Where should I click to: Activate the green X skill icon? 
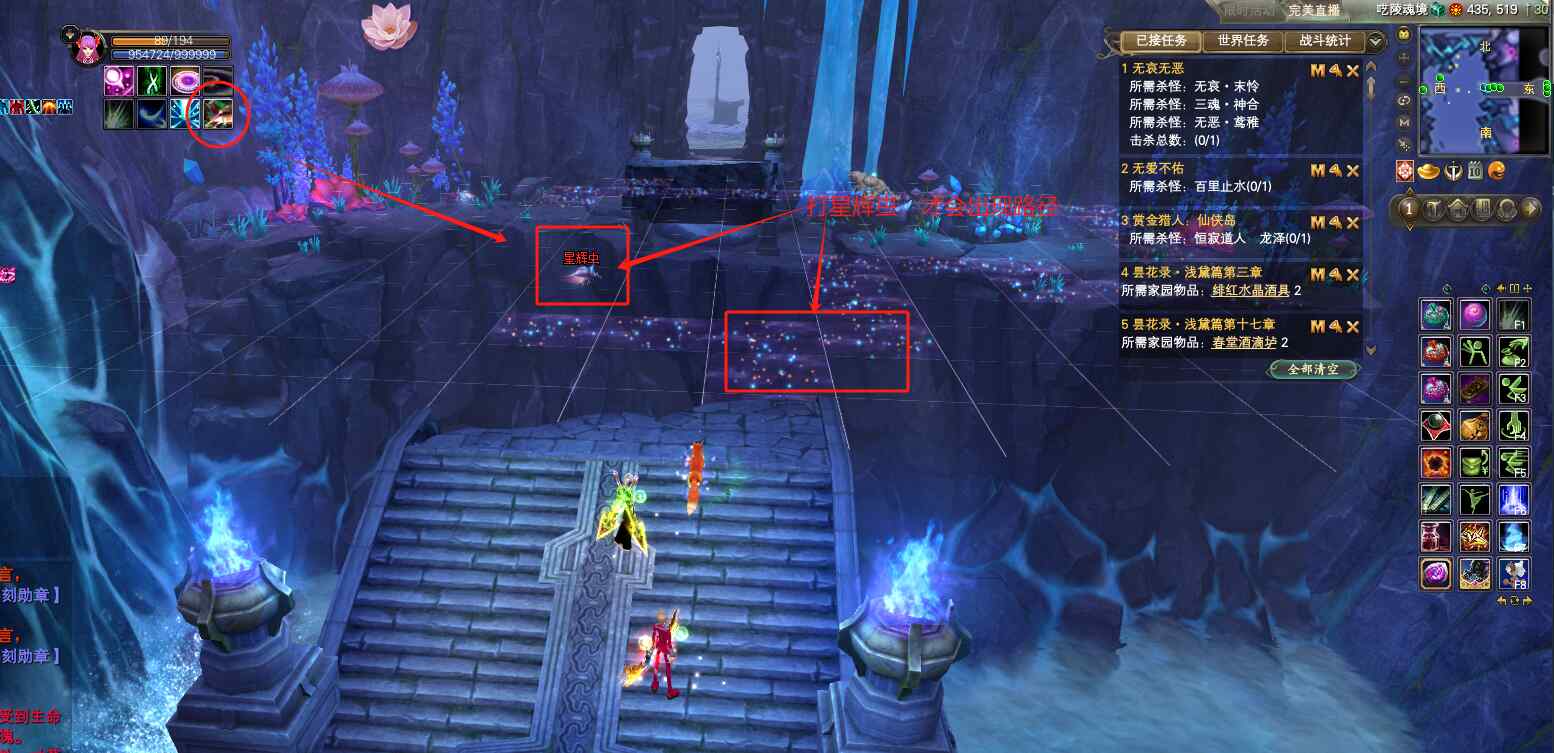coord(152,81)
